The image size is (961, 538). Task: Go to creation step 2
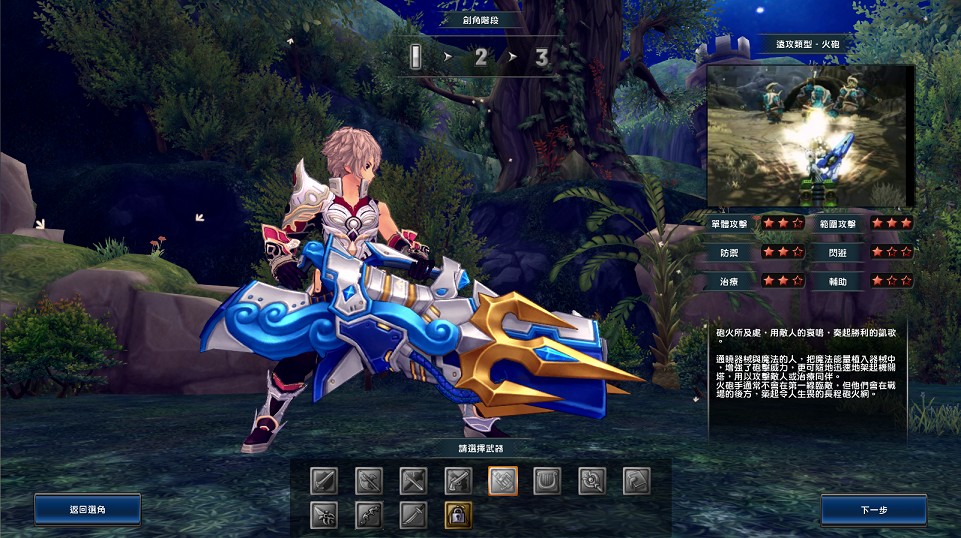tap(481, 57)
